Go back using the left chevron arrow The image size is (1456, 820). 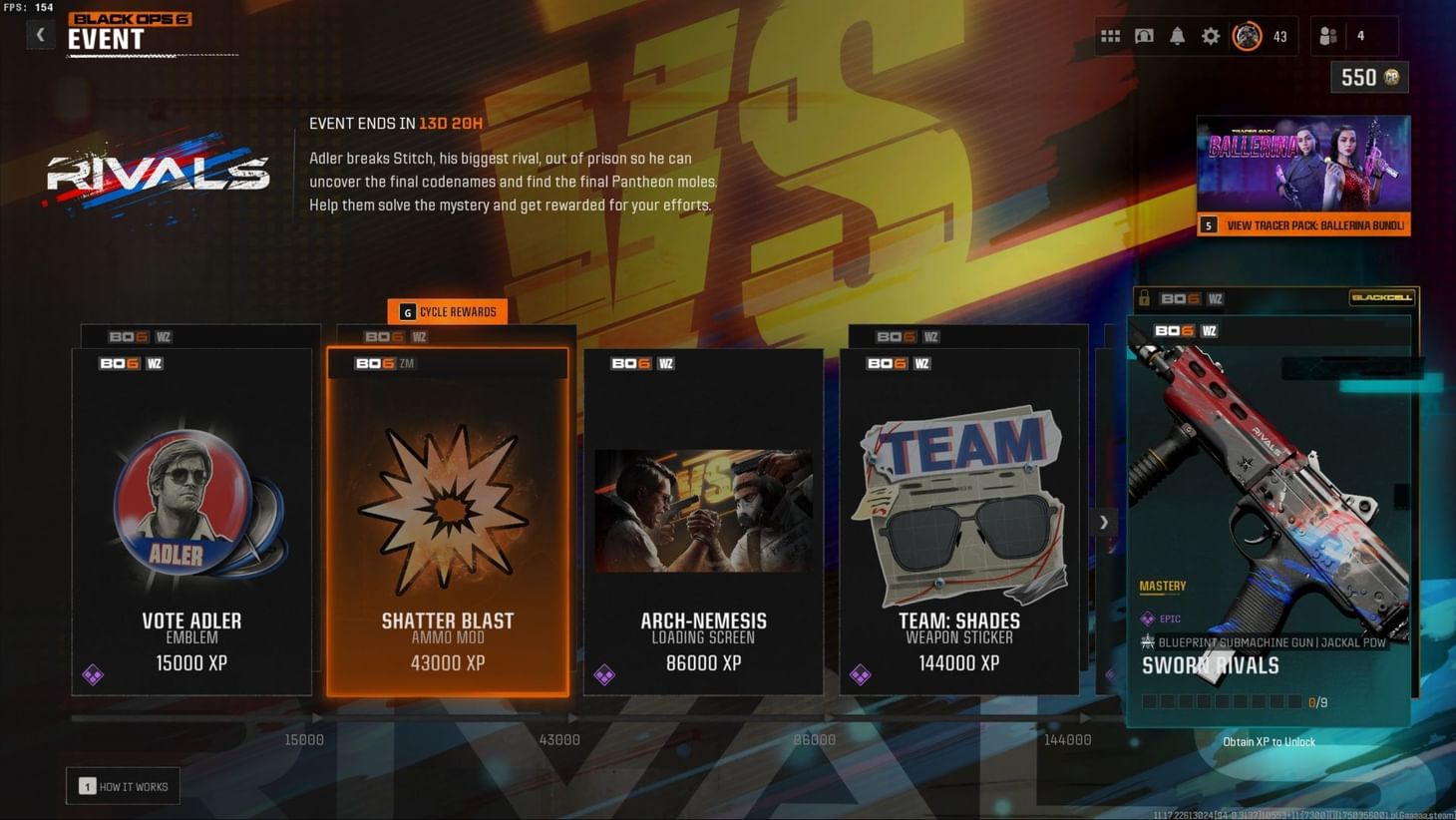click(x=40, y=34)
